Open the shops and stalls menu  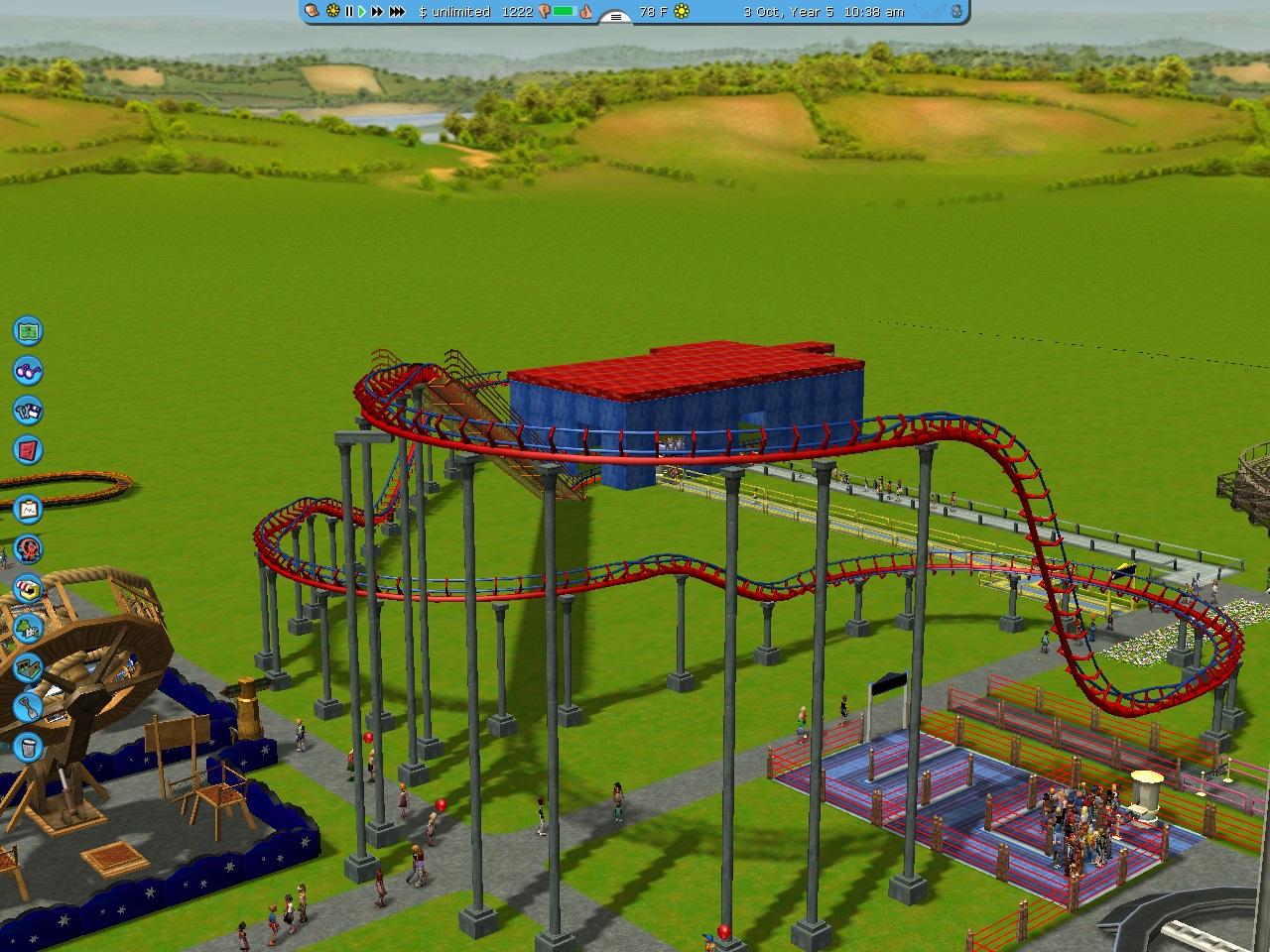tap(28, 588)
